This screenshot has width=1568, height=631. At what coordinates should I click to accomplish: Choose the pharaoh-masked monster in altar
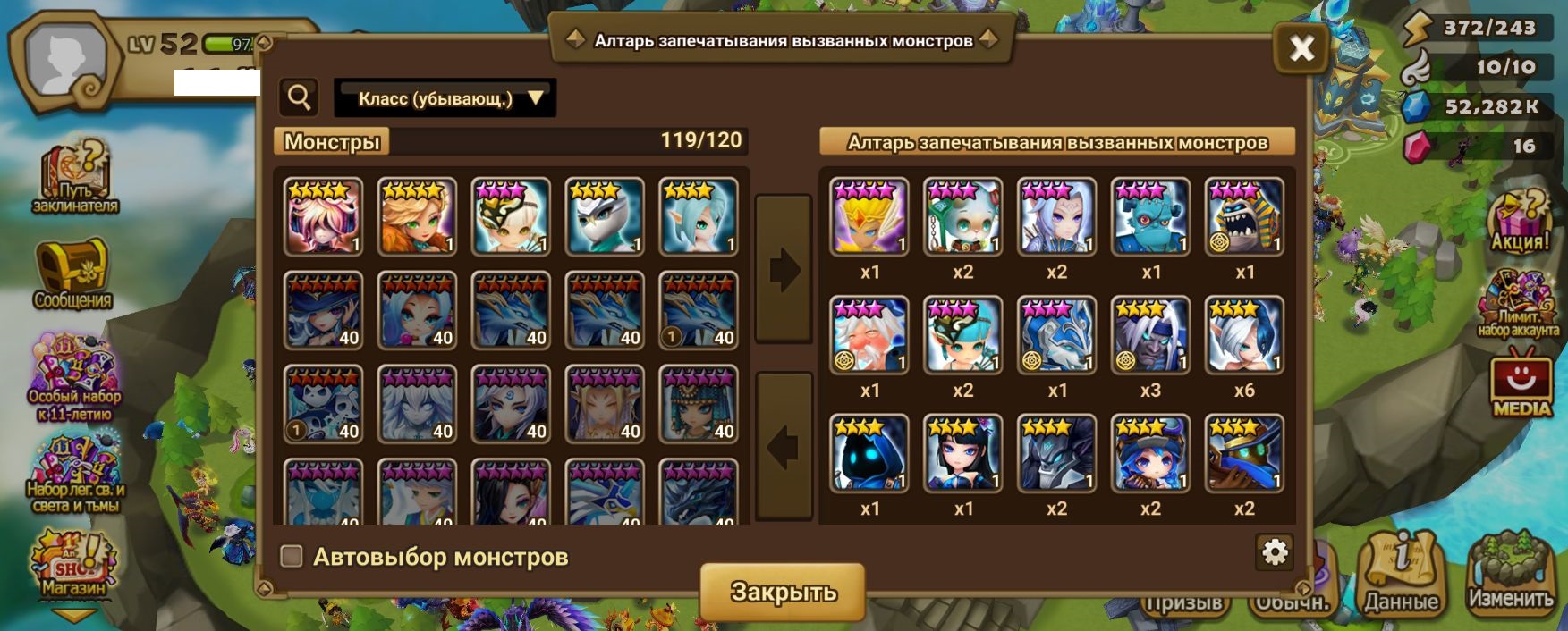pyautogui.click(x=1244, y=217)
